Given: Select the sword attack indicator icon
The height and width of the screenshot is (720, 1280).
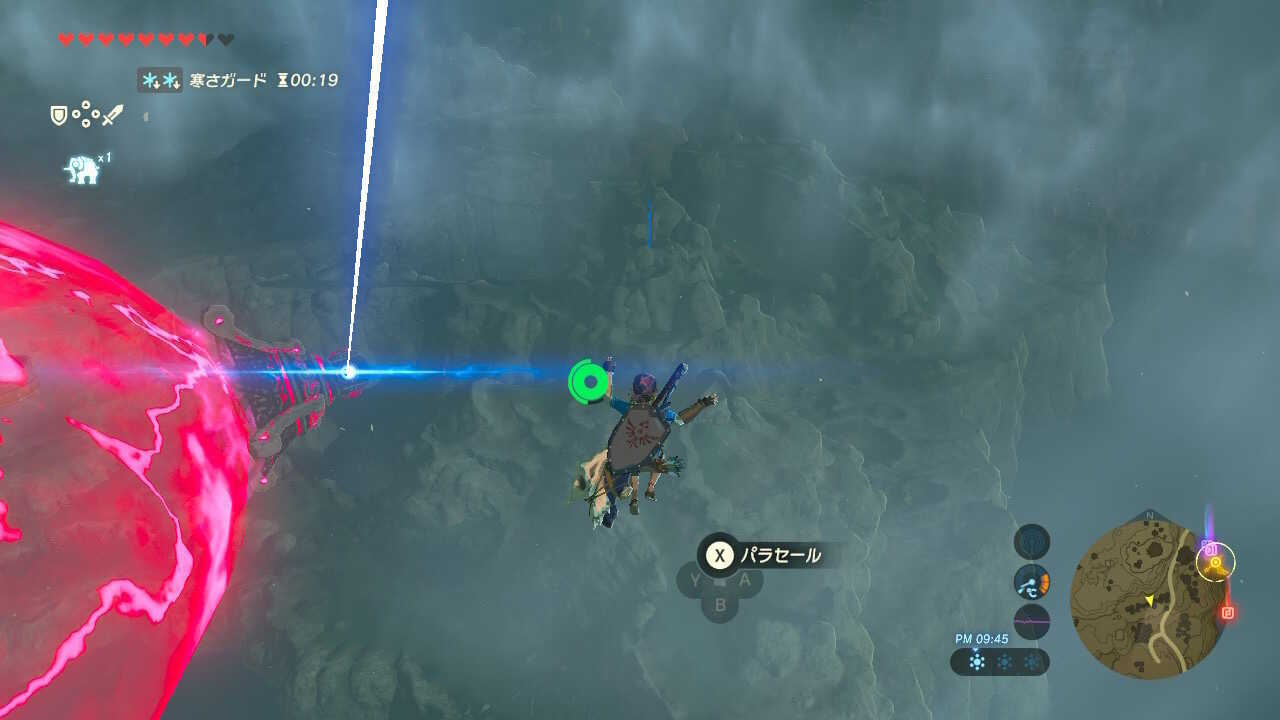Looking at the screenshot, I should click(x=112, y=114).
